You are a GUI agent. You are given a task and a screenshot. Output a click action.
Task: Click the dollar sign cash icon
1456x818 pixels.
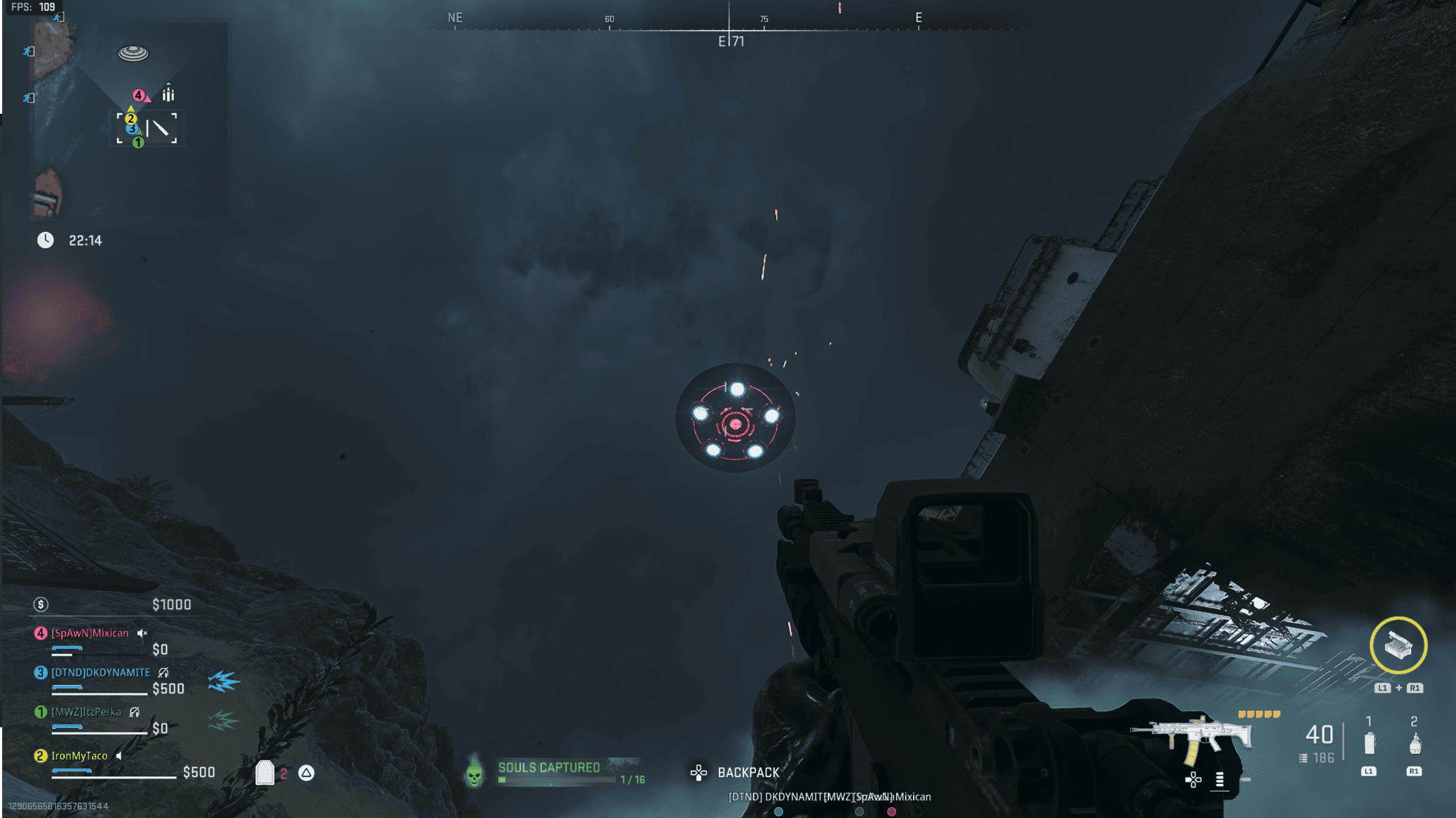pyautogui.click(x=41, y=604)
